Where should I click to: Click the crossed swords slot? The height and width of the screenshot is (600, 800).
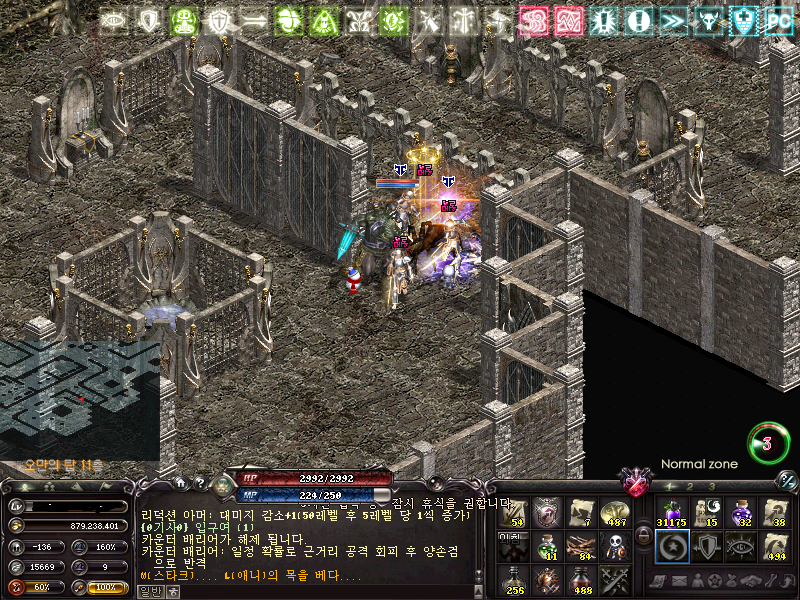point(615,580)
